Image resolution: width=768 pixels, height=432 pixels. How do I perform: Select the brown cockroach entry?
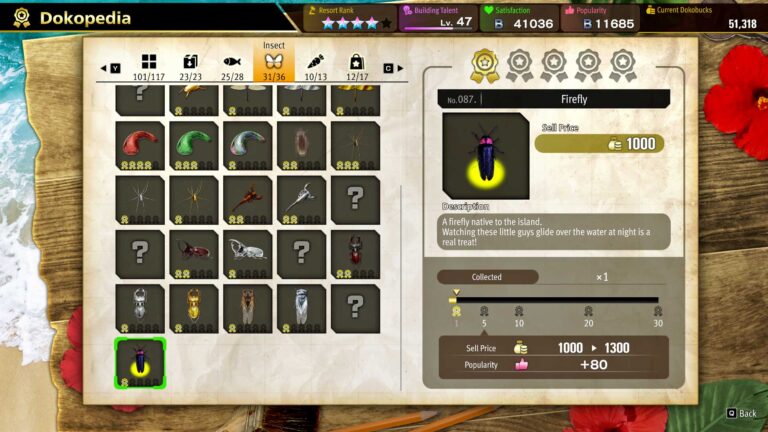click(x=301, y=145)
